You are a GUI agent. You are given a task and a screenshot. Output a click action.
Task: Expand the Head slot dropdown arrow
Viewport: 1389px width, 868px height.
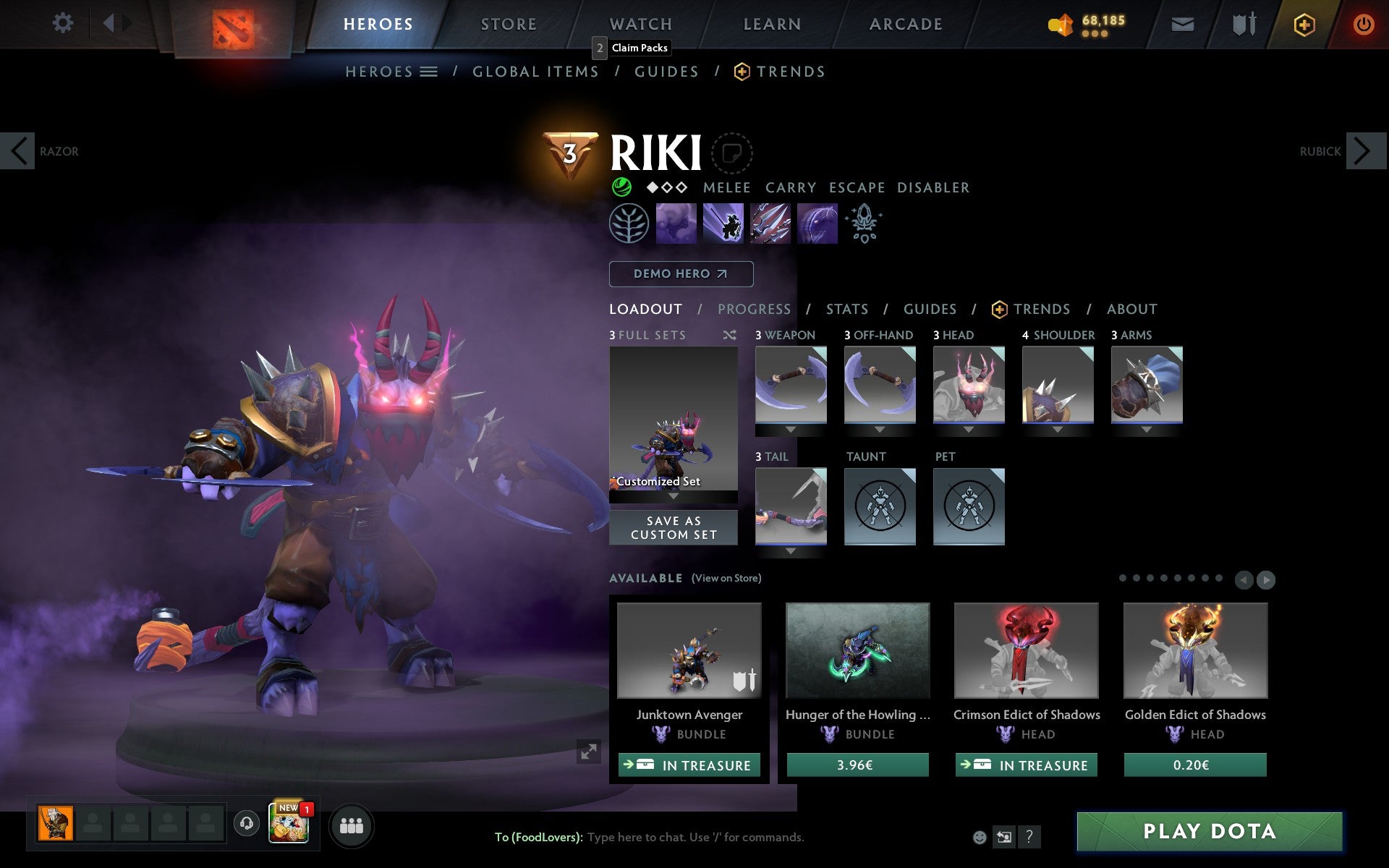[x=969, y=428]
